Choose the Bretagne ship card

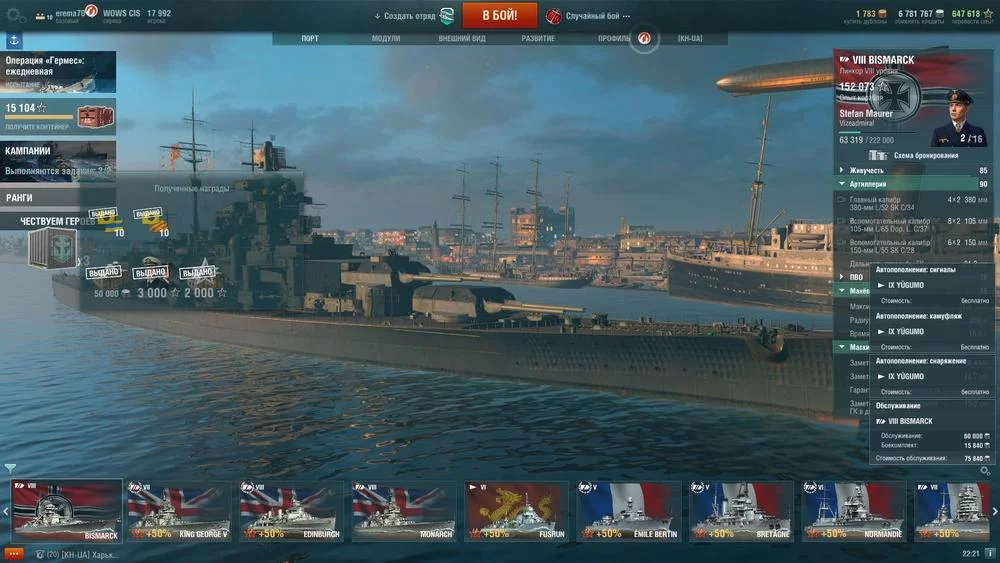(741, 511)
